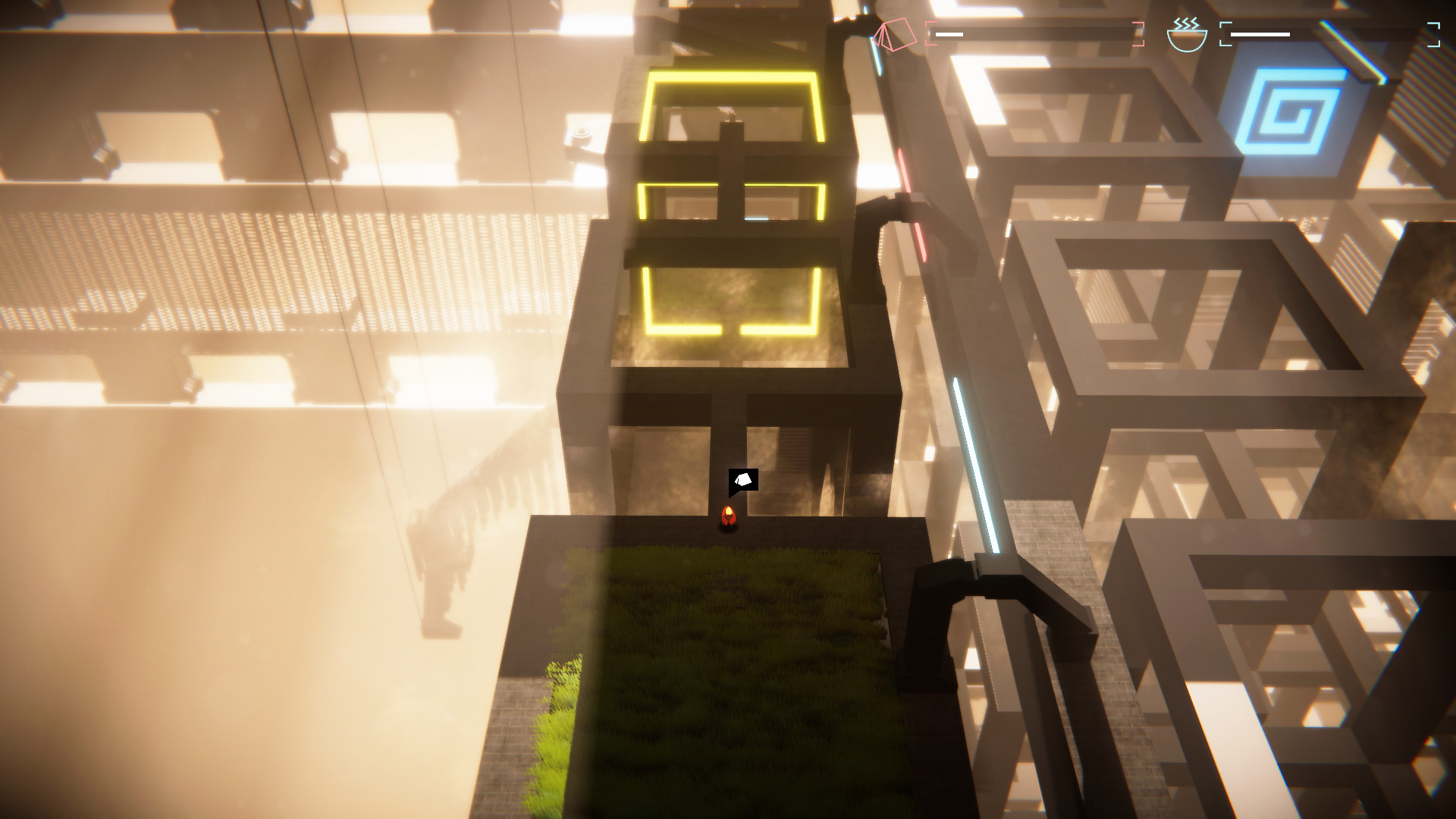The image size is (1456, 819).
Task: Click the grassy patch below the character
Action: pyautogui.click(x=720, y=667)
